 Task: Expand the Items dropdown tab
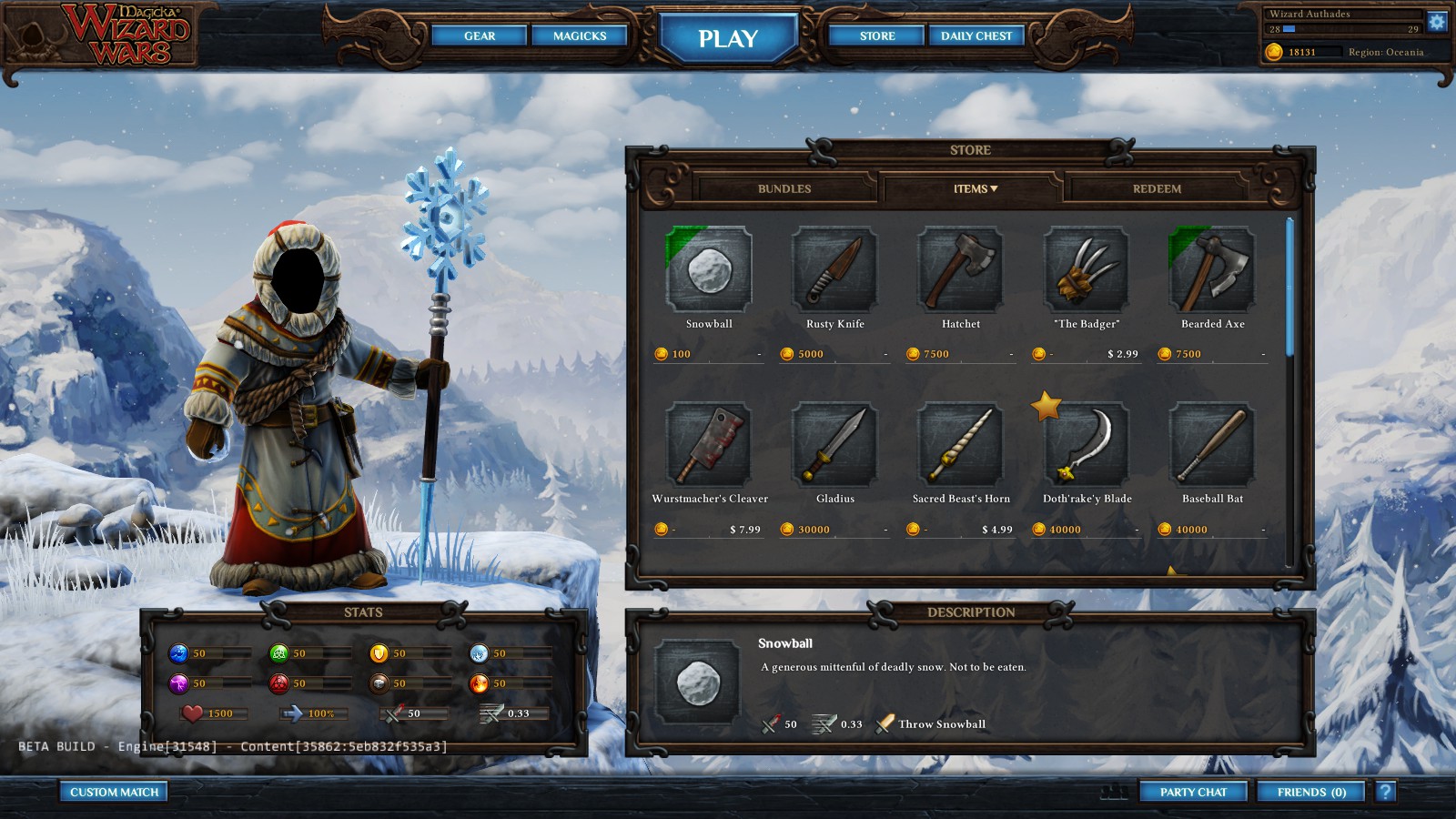coord(975,188)
